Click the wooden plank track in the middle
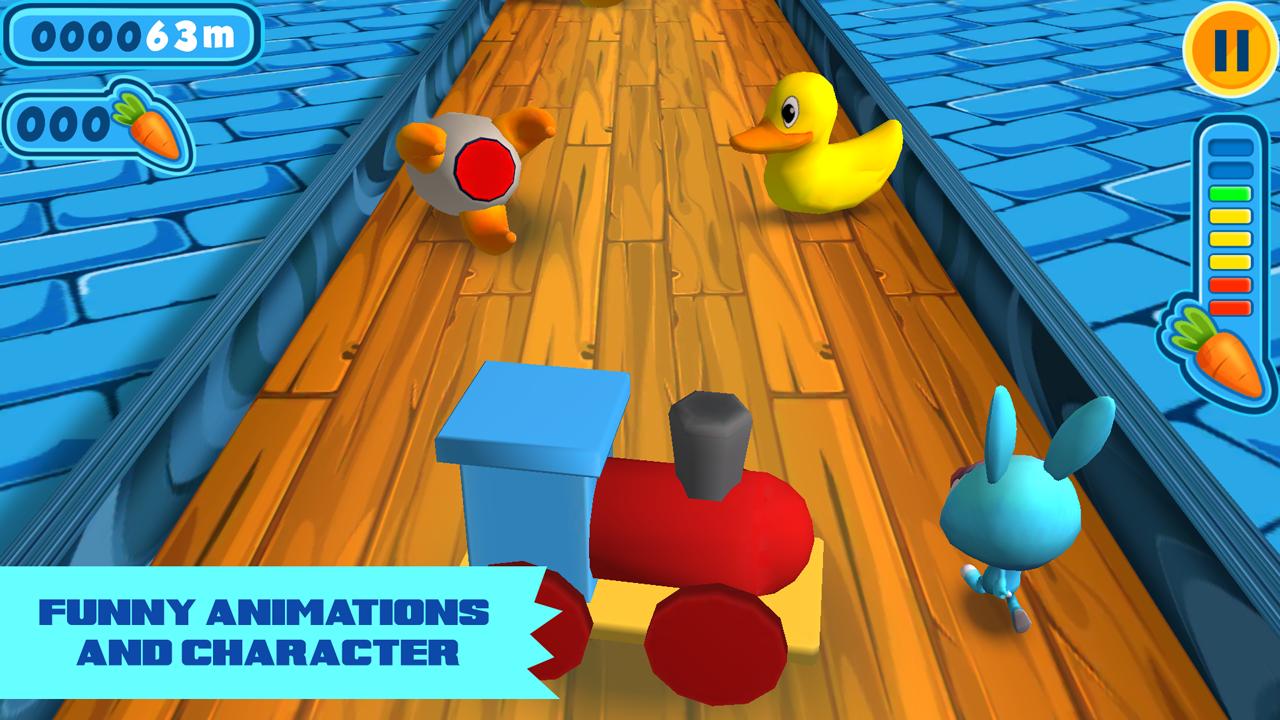This screenshot has height=720, width=1280. click(x=640, y=300)
